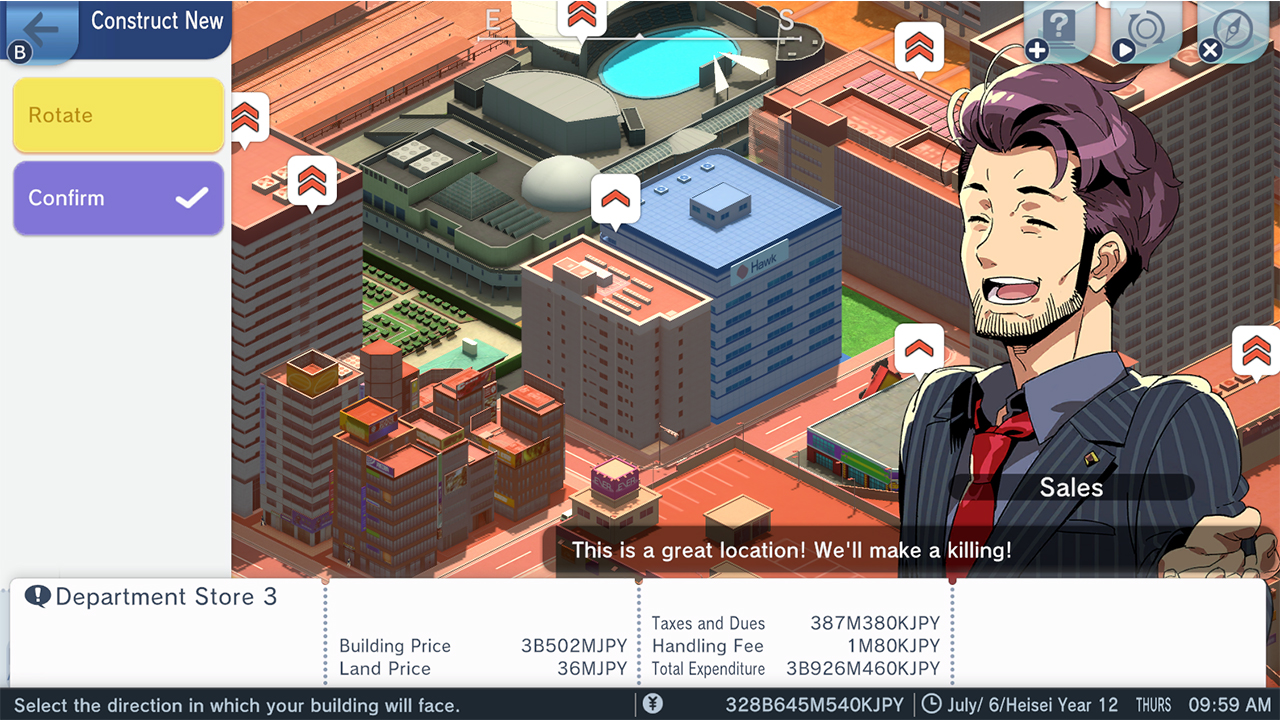The image size is (1280, 720).
Task: Click the camera rotation icon at top right
Action: [x=1146, y=29]
